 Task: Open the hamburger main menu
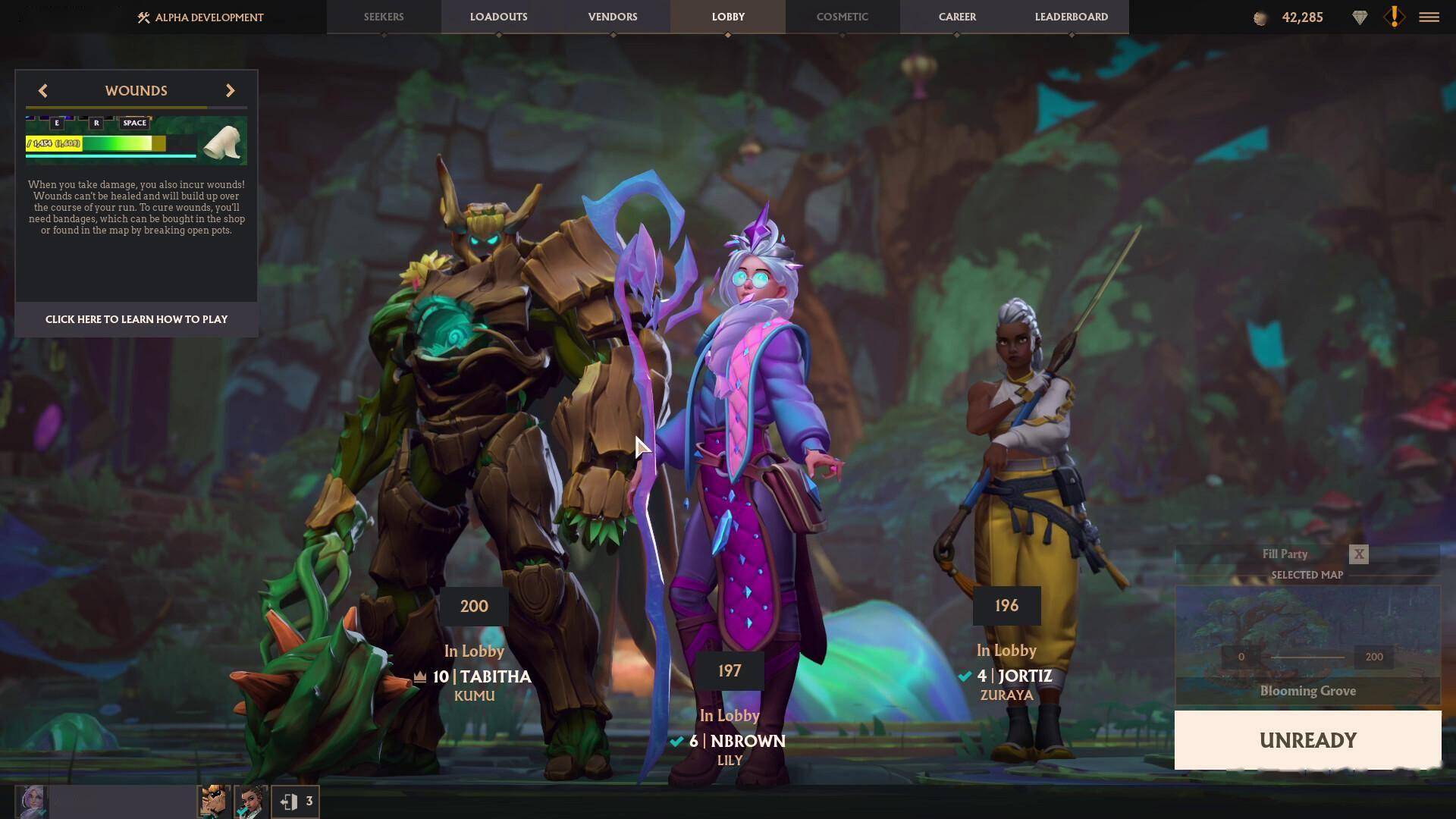tap(1429, 17)
